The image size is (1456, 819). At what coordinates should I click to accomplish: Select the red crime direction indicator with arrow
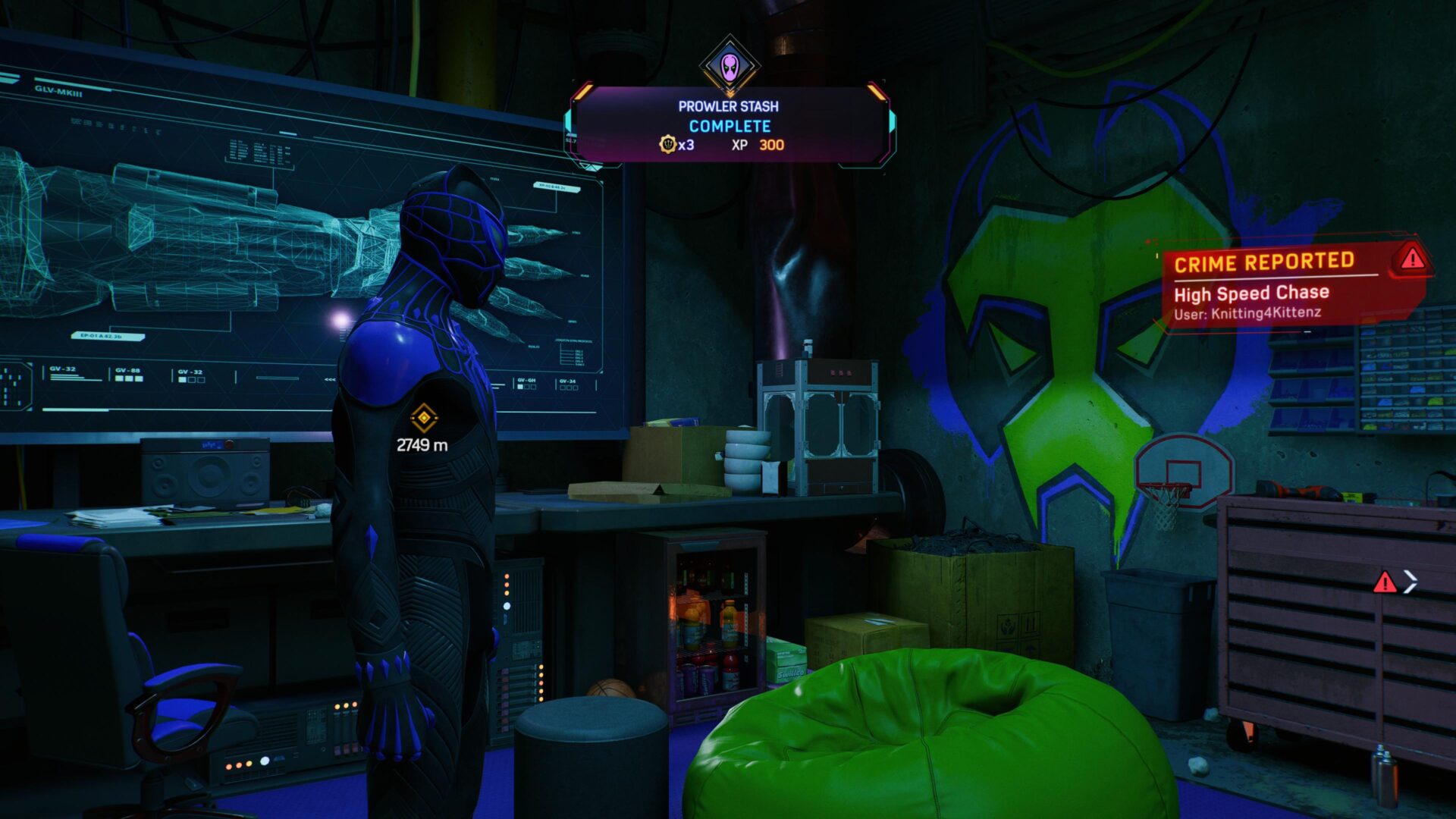tap(1394, 582)
